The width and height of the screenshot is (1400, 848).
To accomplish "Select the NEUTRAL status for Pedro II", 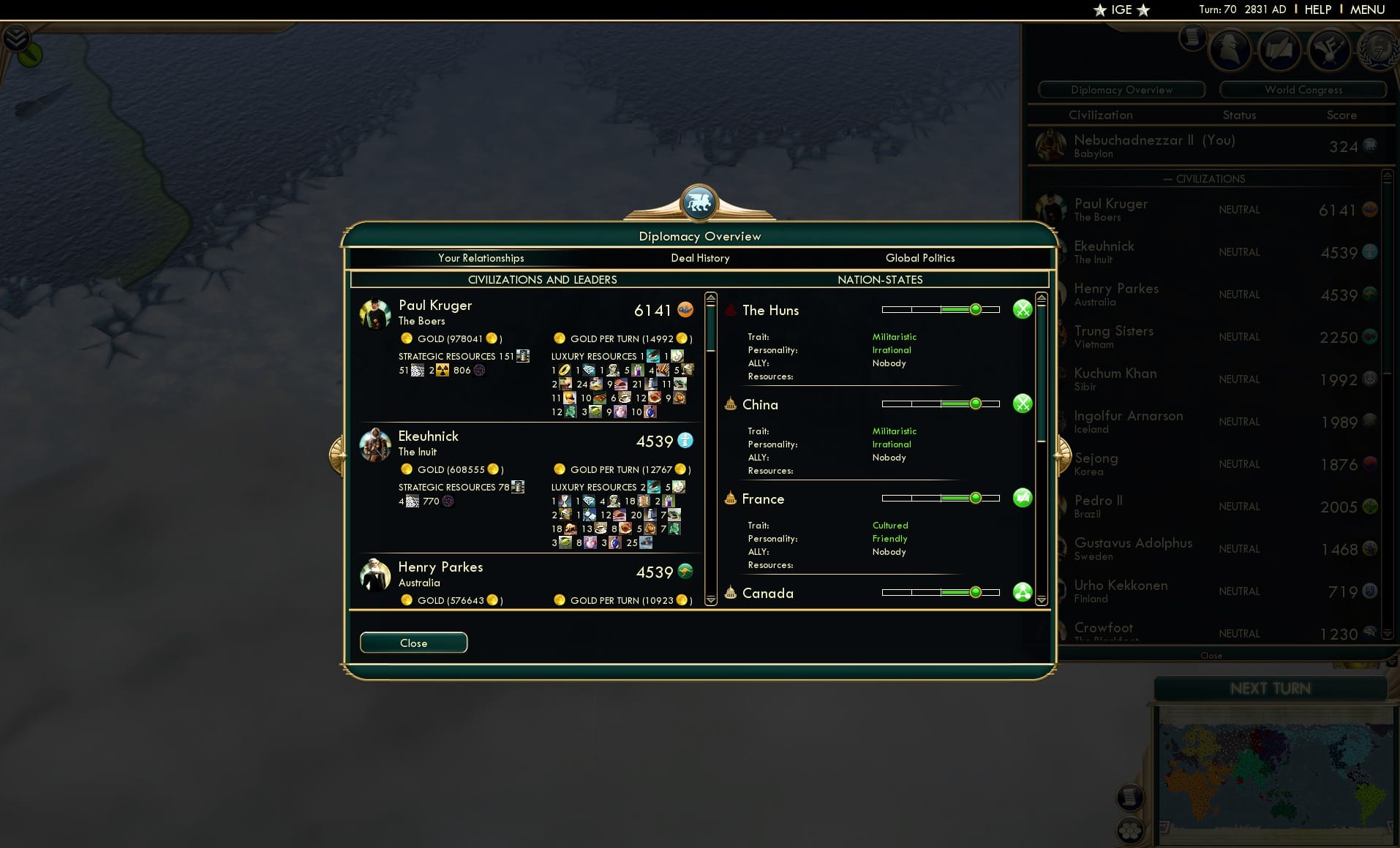I will click(x=1240, y=506).
